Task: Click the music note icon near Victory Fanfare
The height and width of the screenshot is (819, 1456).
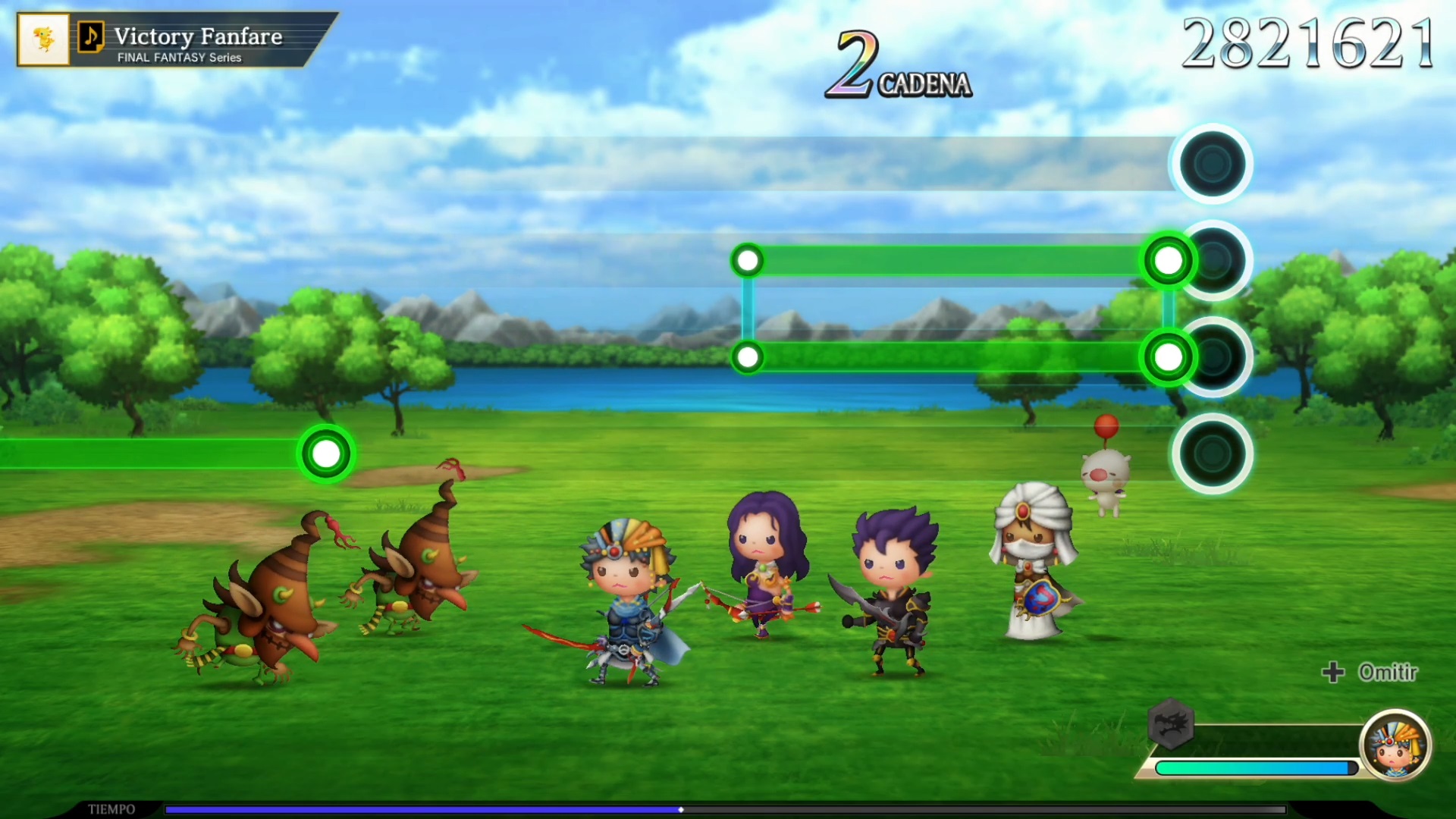Action: point(91,36)
